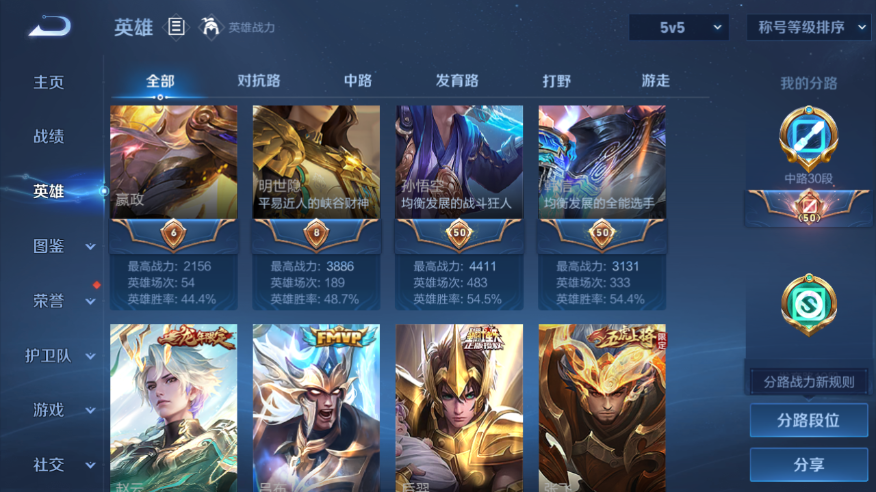Open the 战绩 sidebar menu
The width and height of the screenshot is (876, 492).
pos(49,136)
